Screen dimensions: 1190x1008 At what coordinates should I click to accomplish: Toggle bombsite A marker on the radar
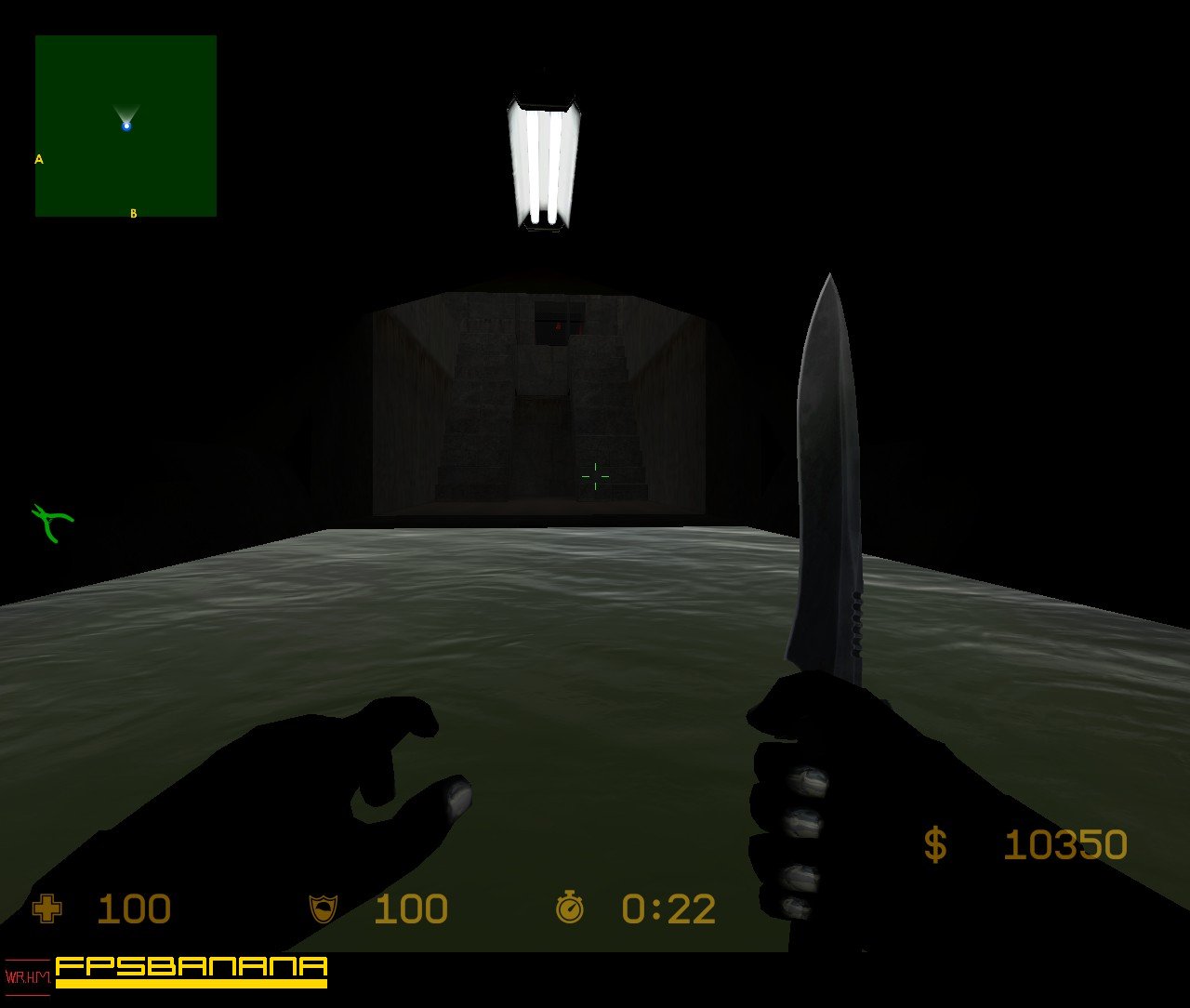tap(38, 160)
